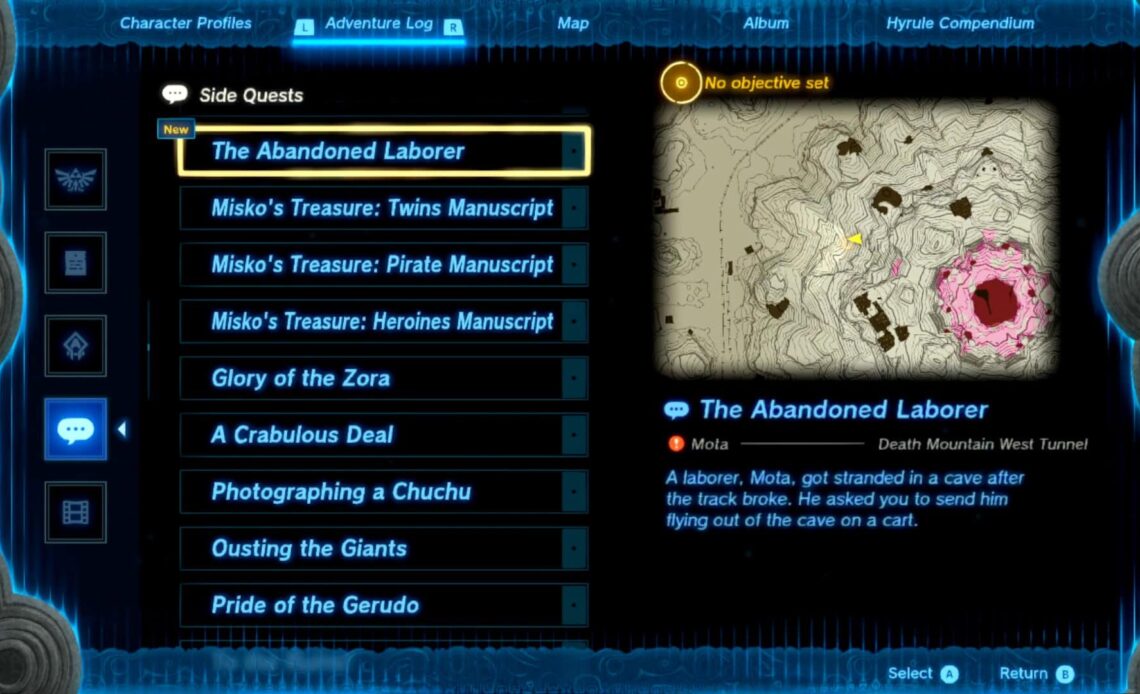
Task: Choose Misko's Treasure: Twins Manuscript quest
Action: pyautogui.click(x=384, y=208)
